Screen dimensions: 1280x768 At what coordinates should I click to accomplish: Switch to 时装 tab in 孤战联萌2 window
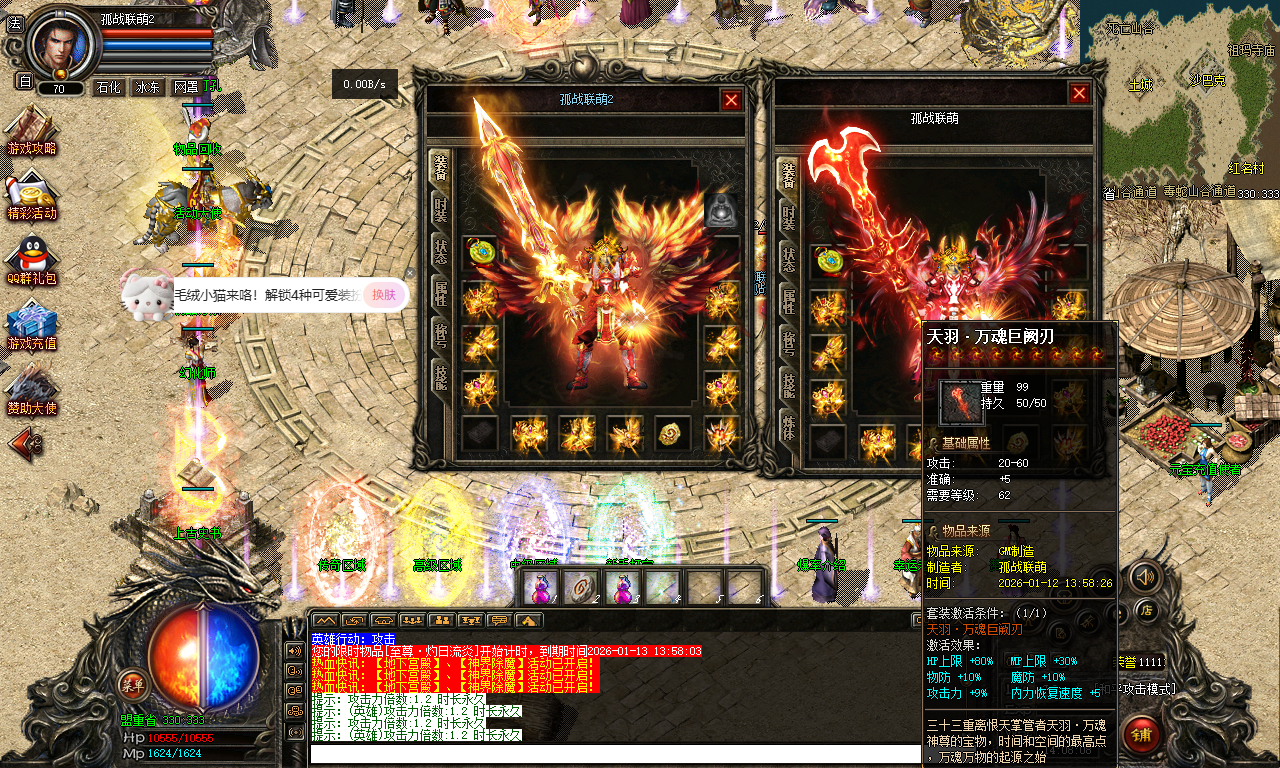[x=440, y=210]
